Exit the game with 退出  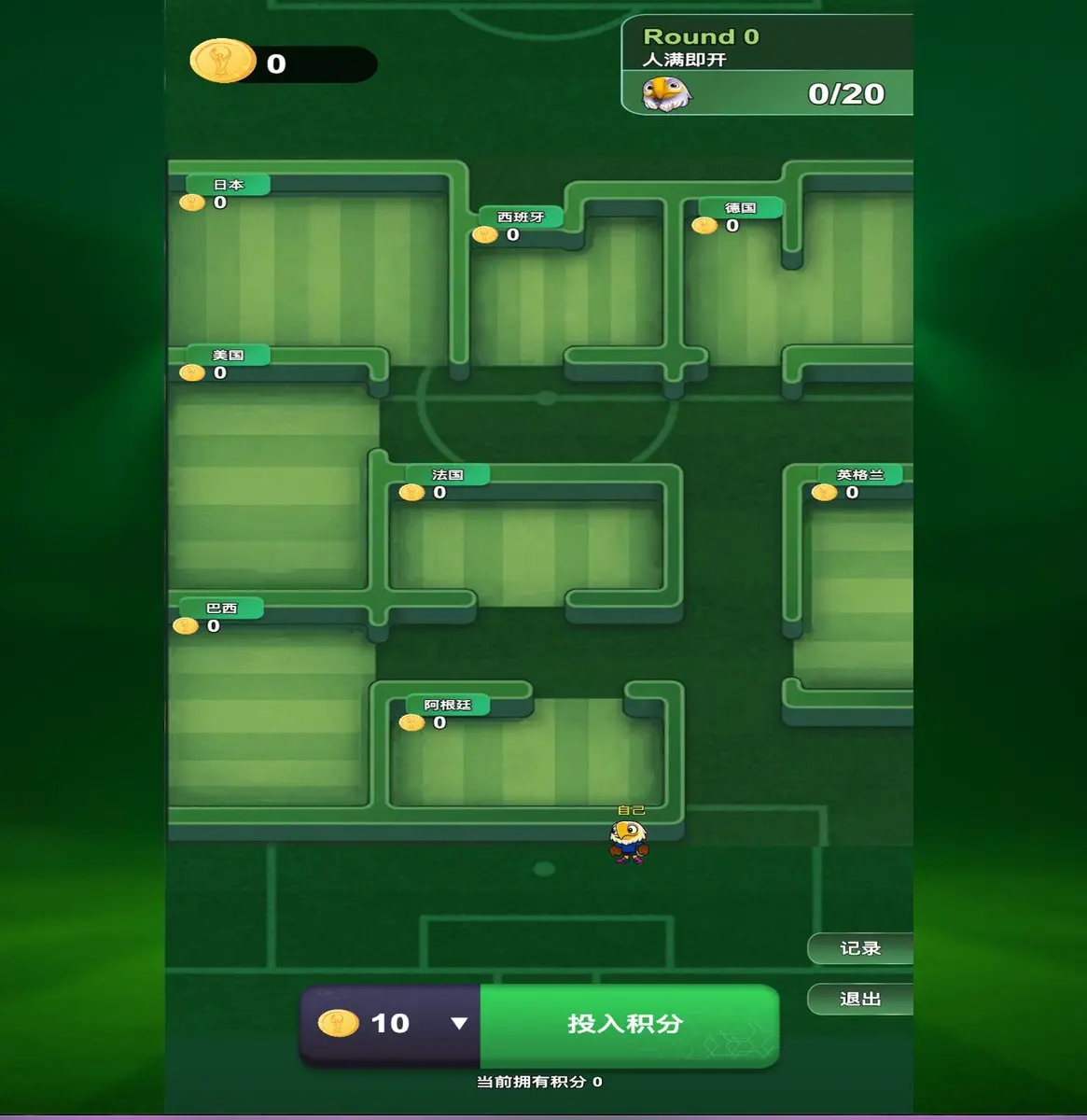click(x=859, y=1000)
